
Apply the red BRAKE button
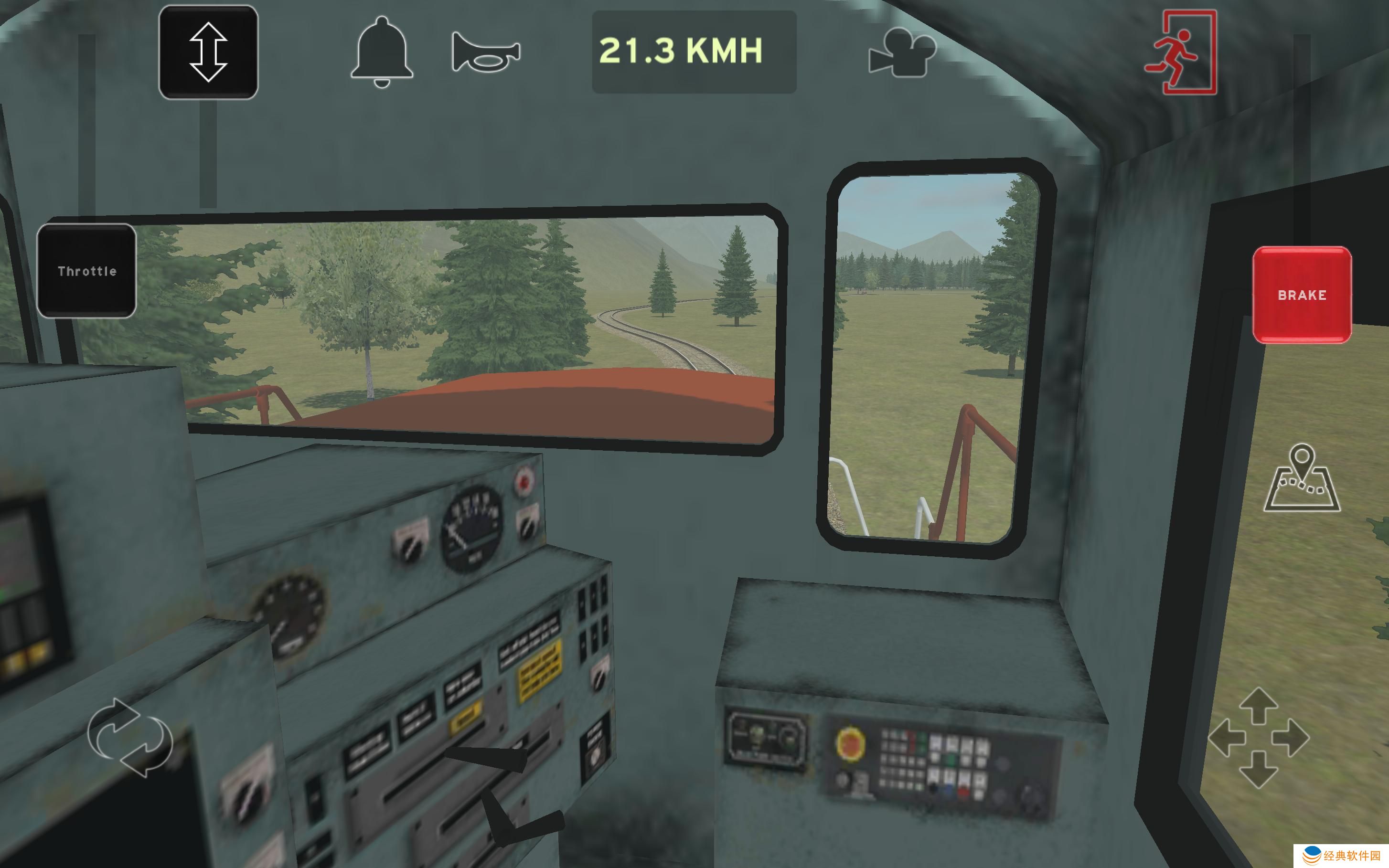(1302, 295)
